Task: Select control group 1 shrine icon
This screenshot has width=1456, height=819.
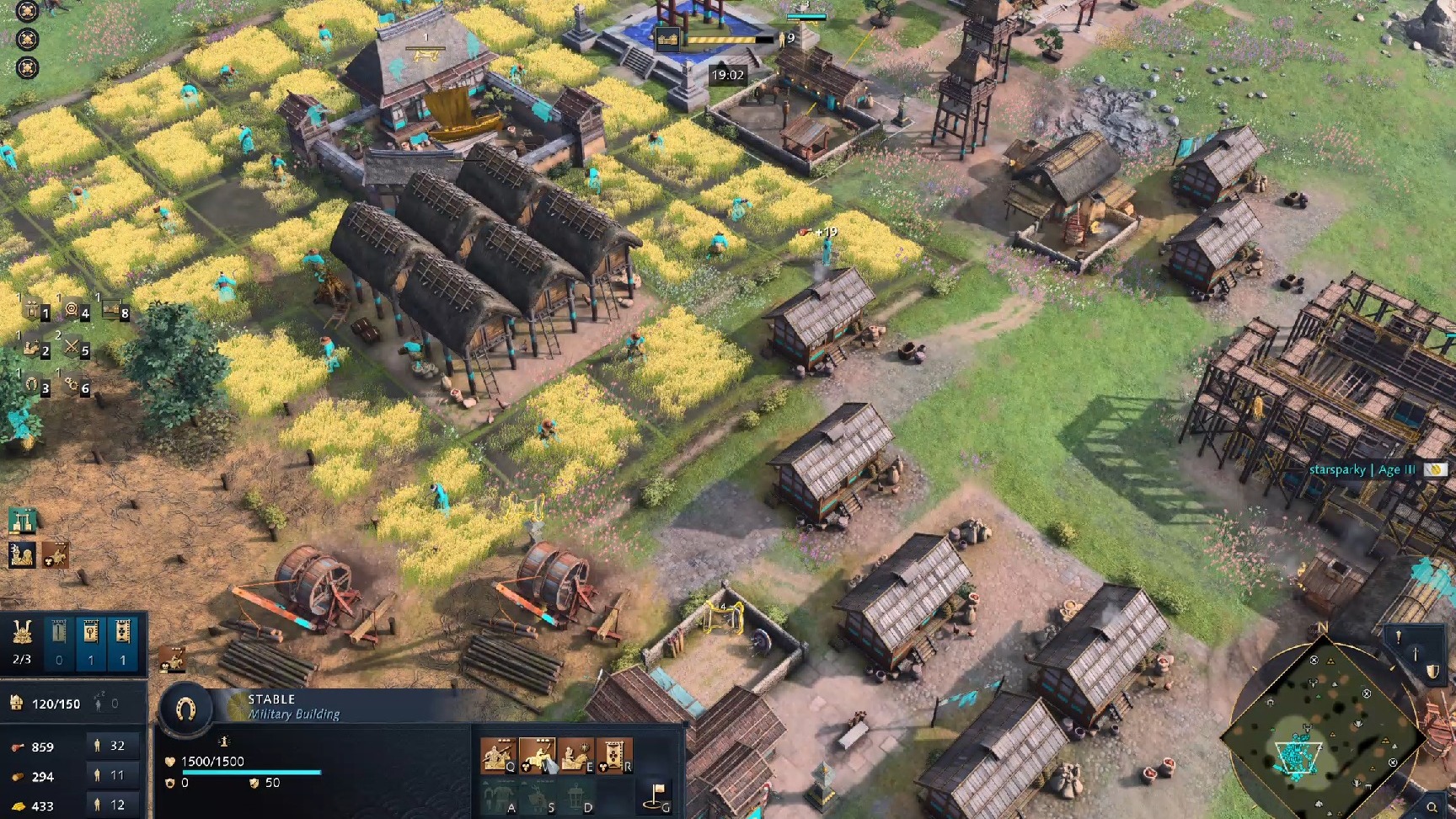Action: pos(34,311)
